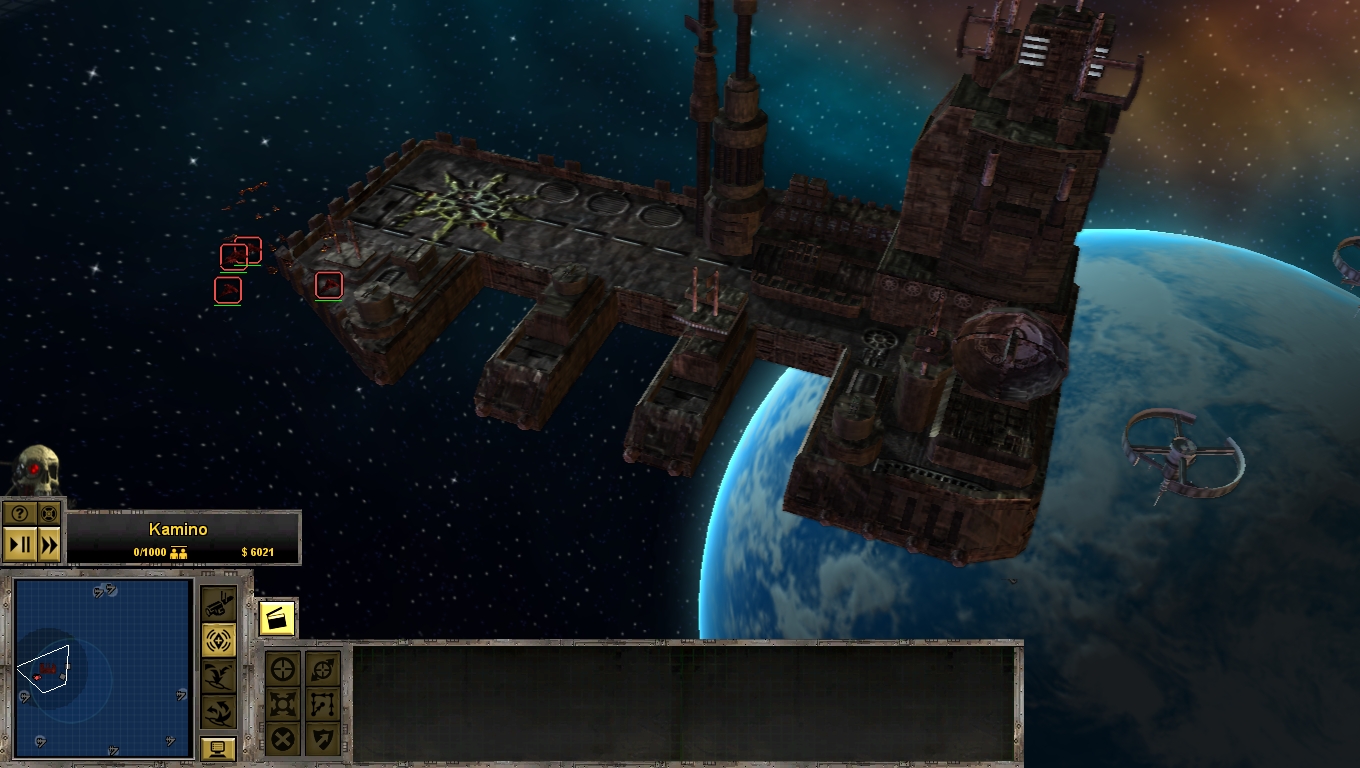
Task: Toggle the clapperboard cinematic mode button
Action: [277, 618]
